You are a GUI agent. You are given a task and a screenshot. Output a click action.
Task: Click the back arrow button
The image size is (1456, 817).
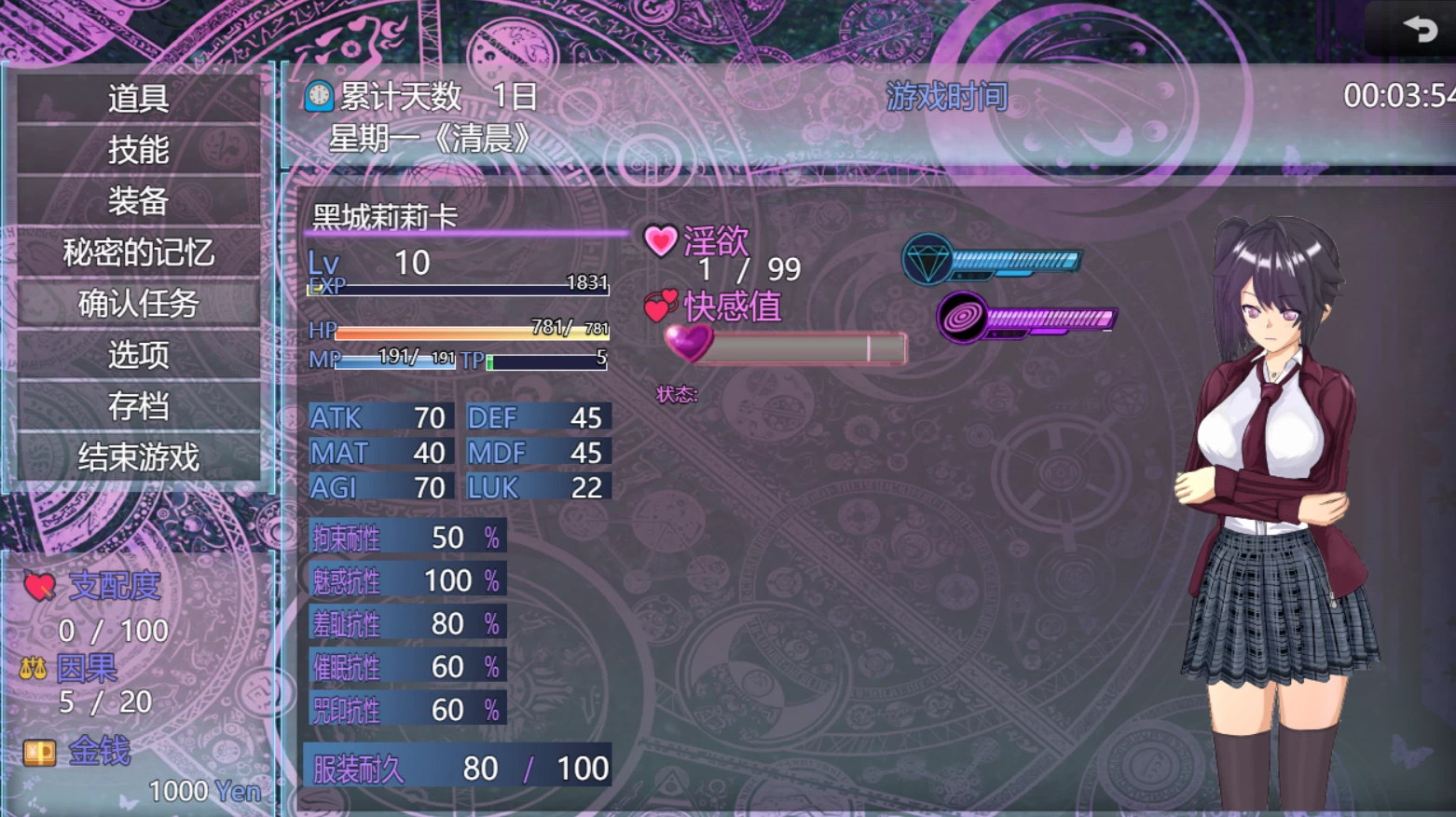point(1420,30)
